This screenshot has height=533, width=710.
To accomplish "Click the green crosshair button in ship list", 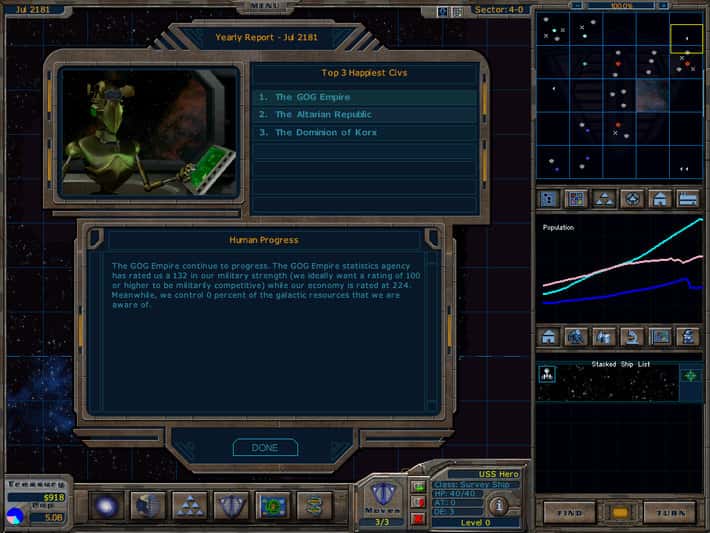I will point(691,375).
